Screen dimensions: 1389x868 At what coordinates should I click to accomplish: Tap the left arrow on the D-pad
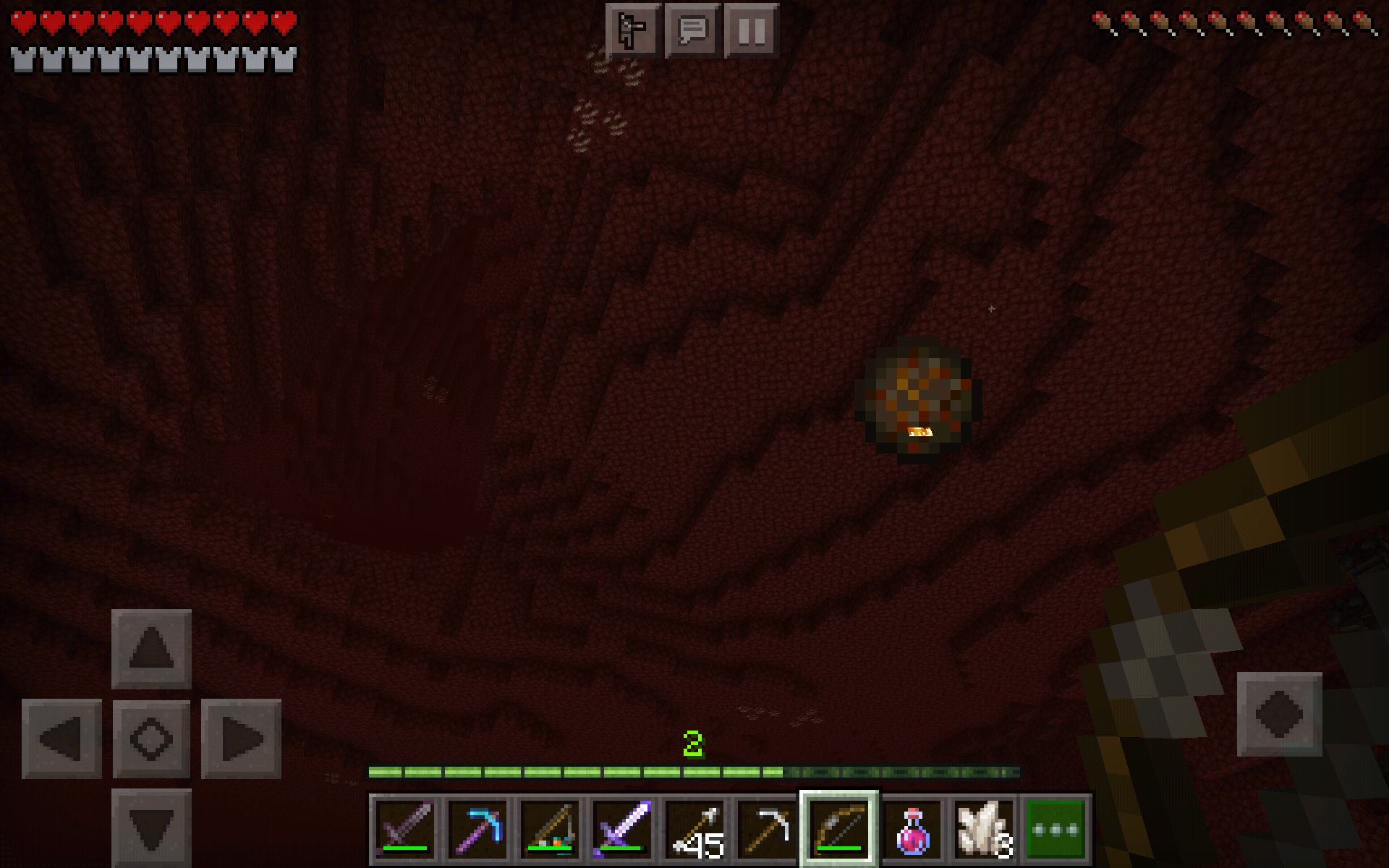(61, 739)
